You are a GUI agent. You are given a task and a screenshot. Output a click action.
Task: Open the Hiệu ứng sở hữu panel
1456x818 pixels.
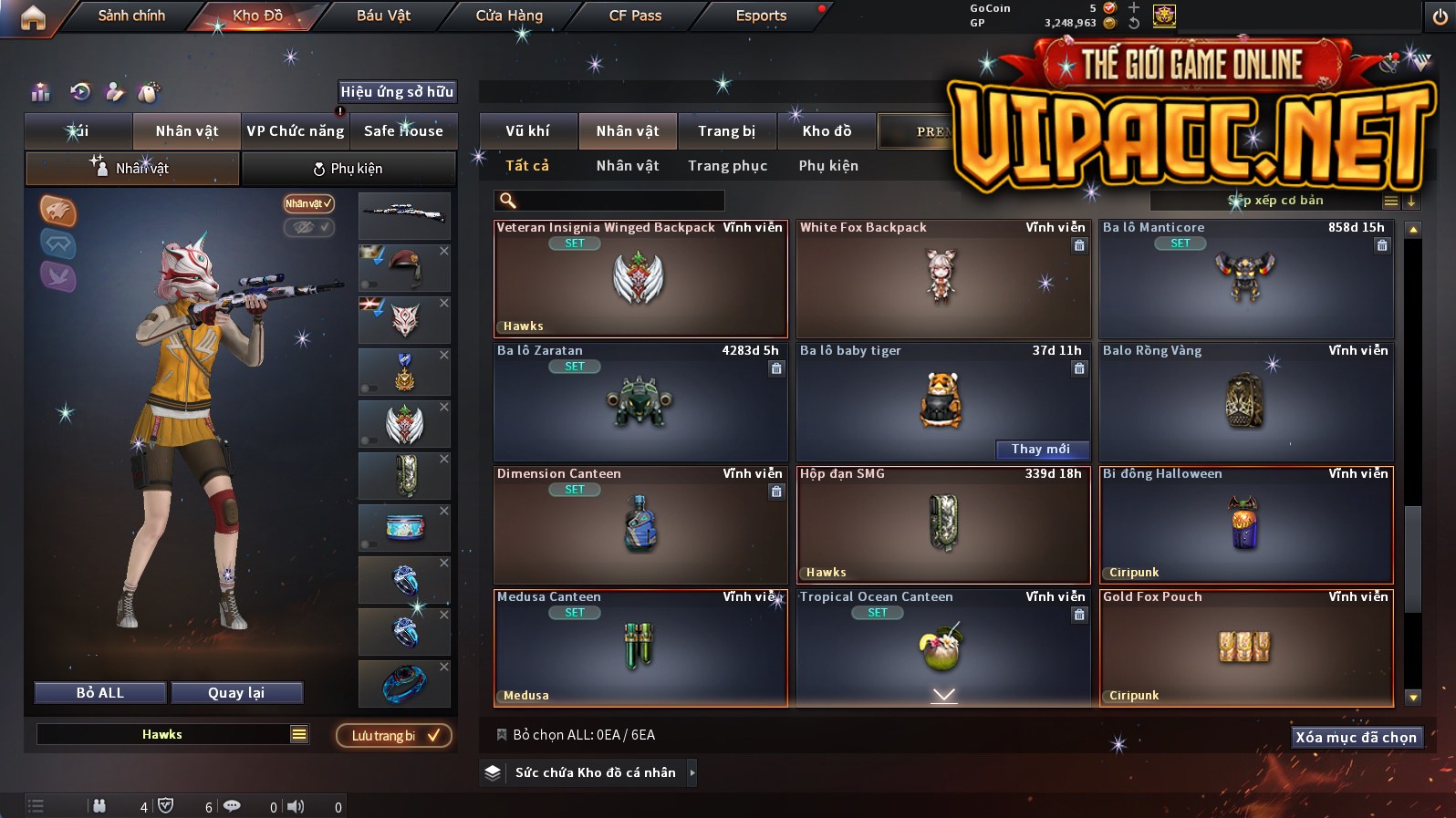(397, 92)
